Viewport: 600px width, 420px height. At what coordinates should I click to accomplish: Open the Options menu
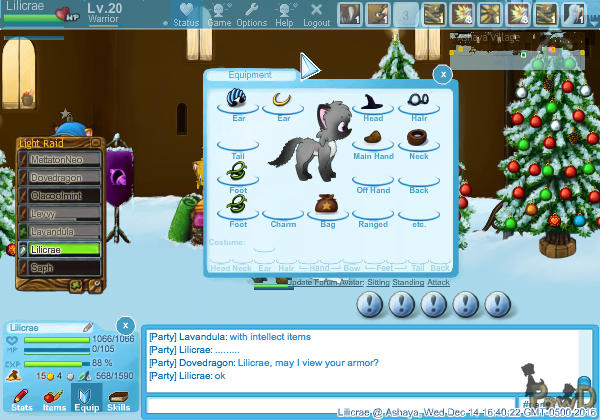[x=251, y=15]
